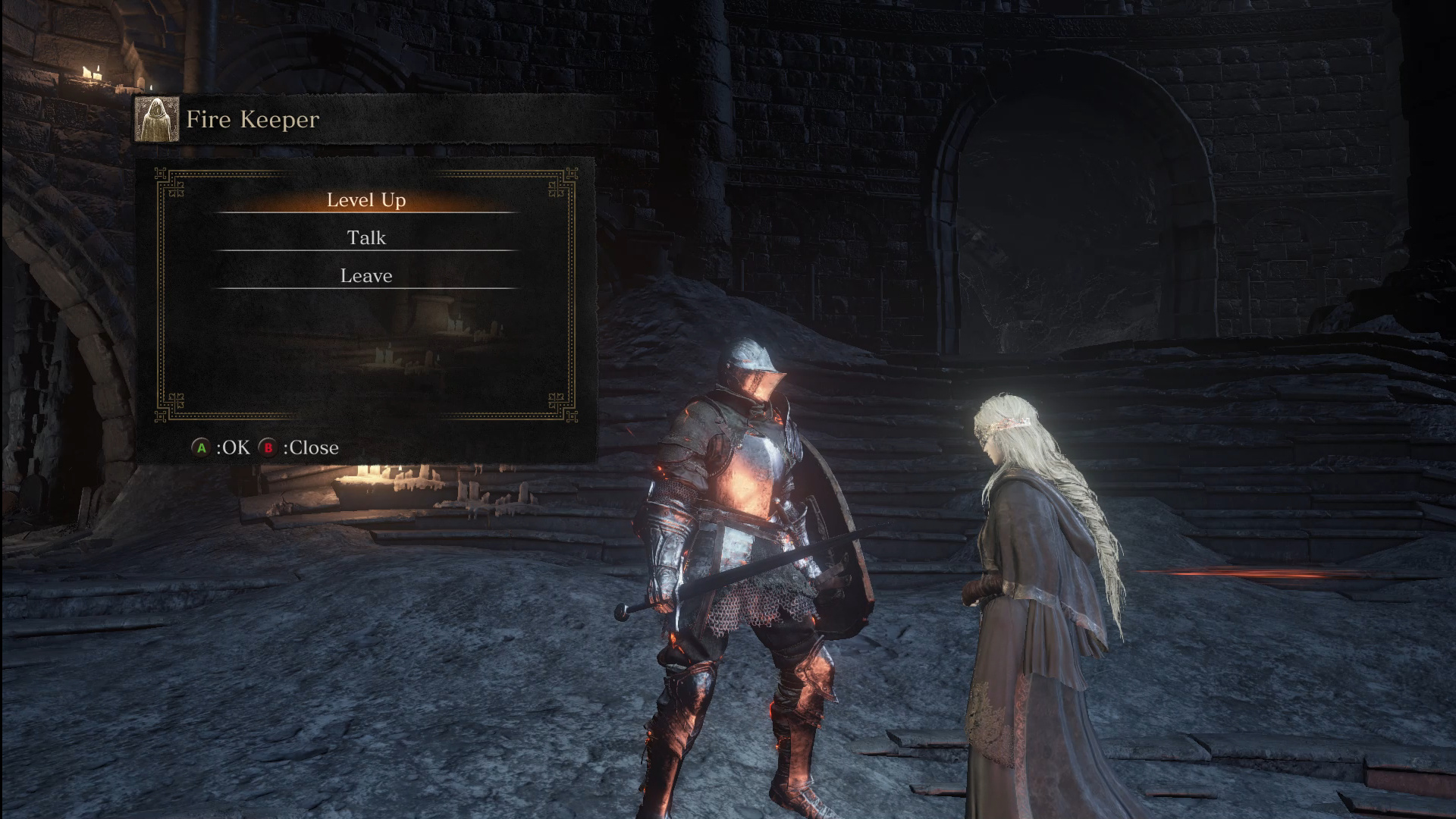Select the Level Up option

[366, 200]
